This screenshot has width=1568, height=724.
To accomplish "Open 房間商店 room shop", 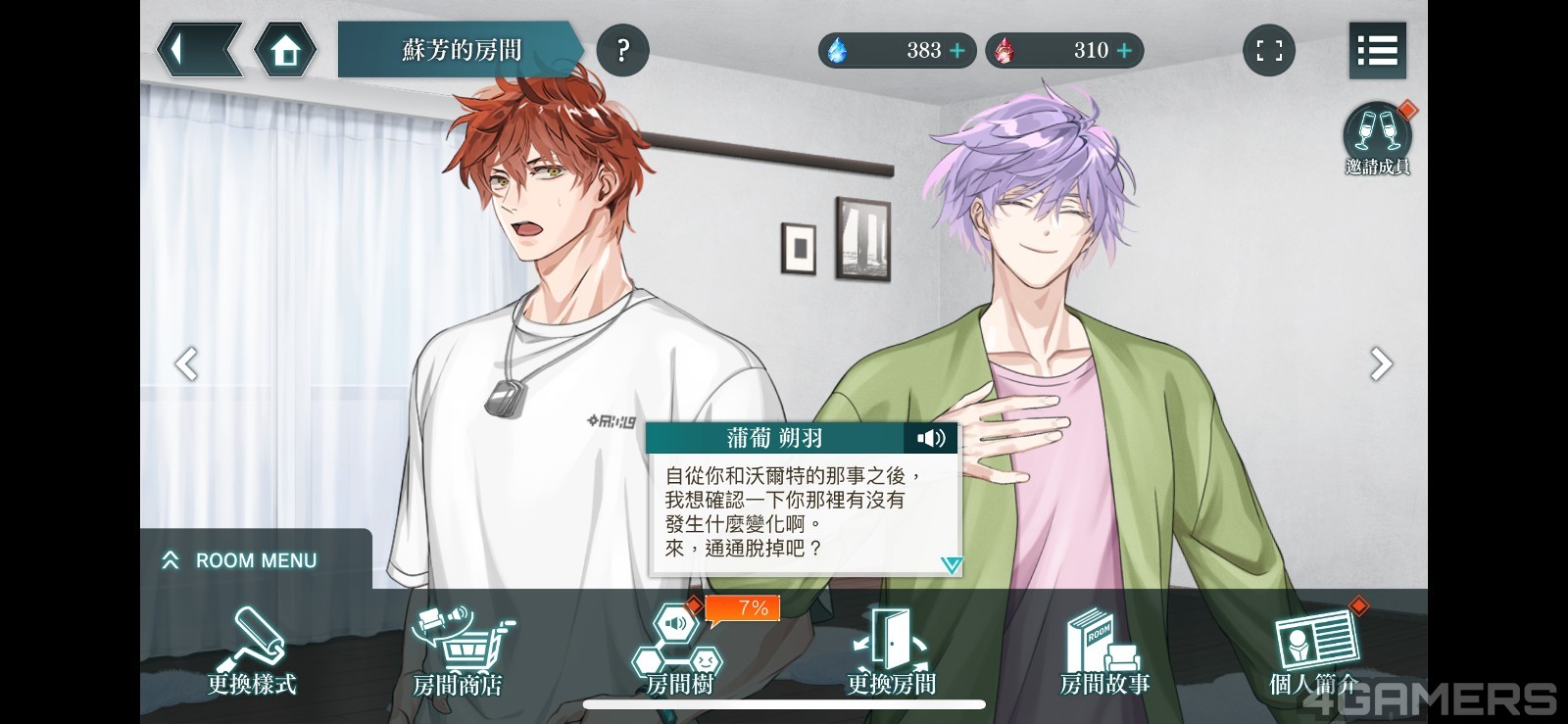I will pyautogui.click(x=458, y=652).
